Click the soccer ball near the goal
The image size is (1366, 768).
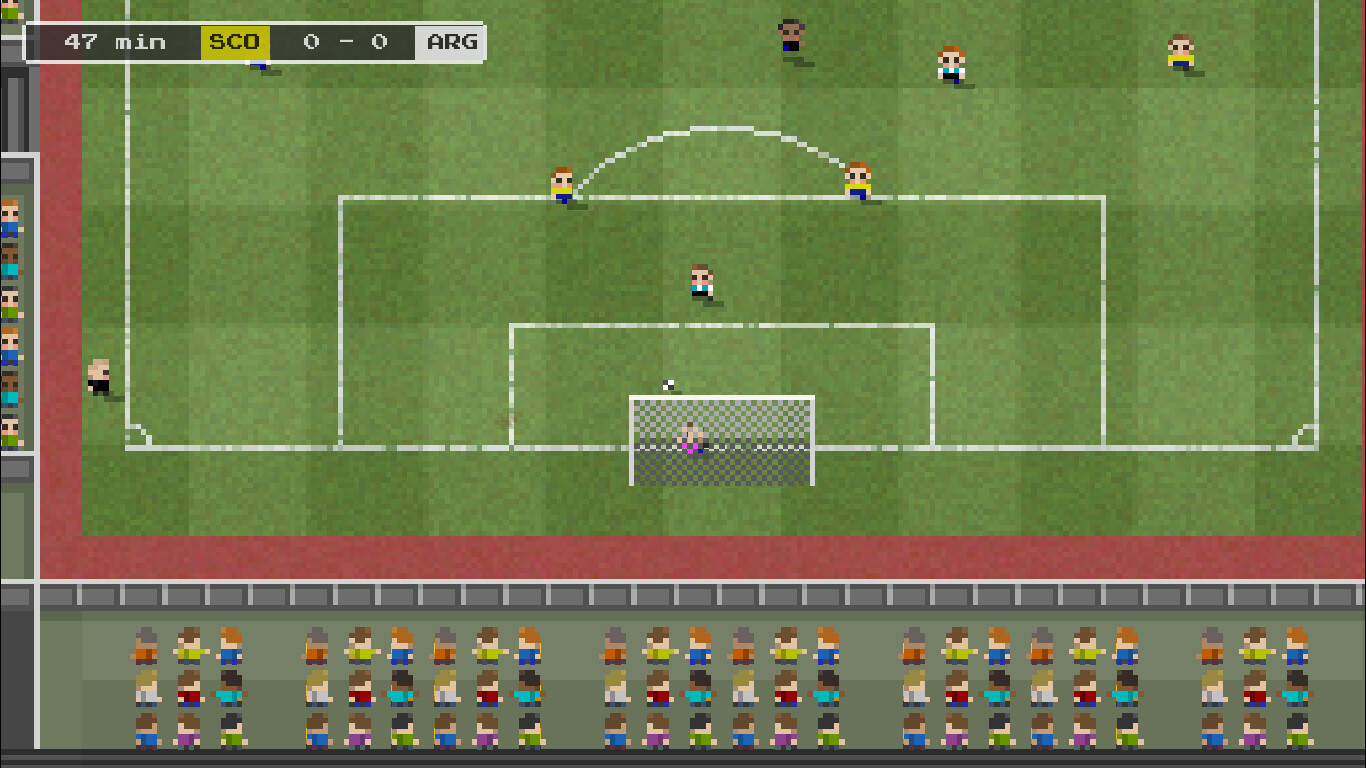pyautogui.click(x=667, y=384)
